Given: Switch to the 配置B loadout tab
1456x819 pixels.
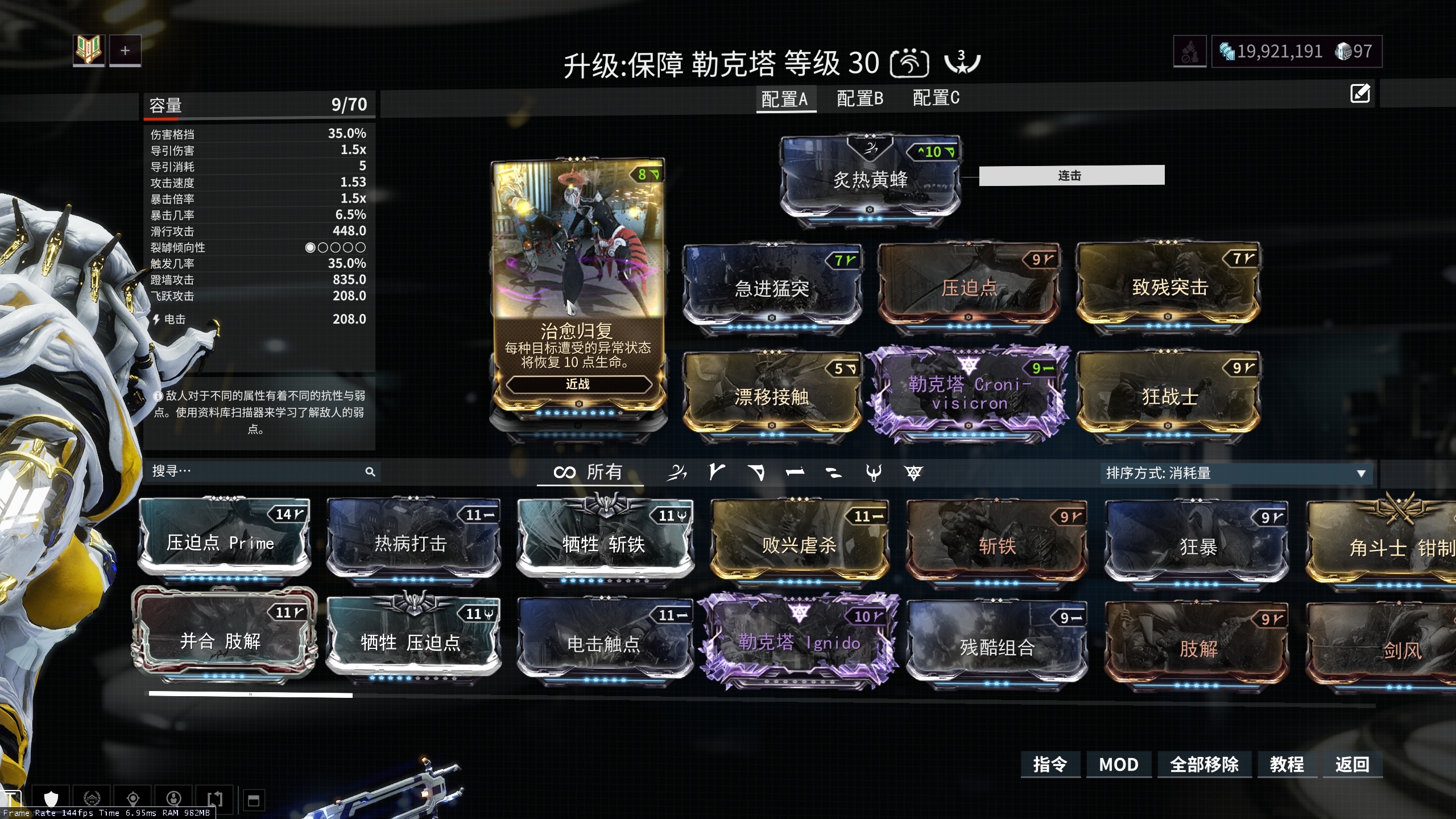Looking at the screenshot, I should [859, 99].
